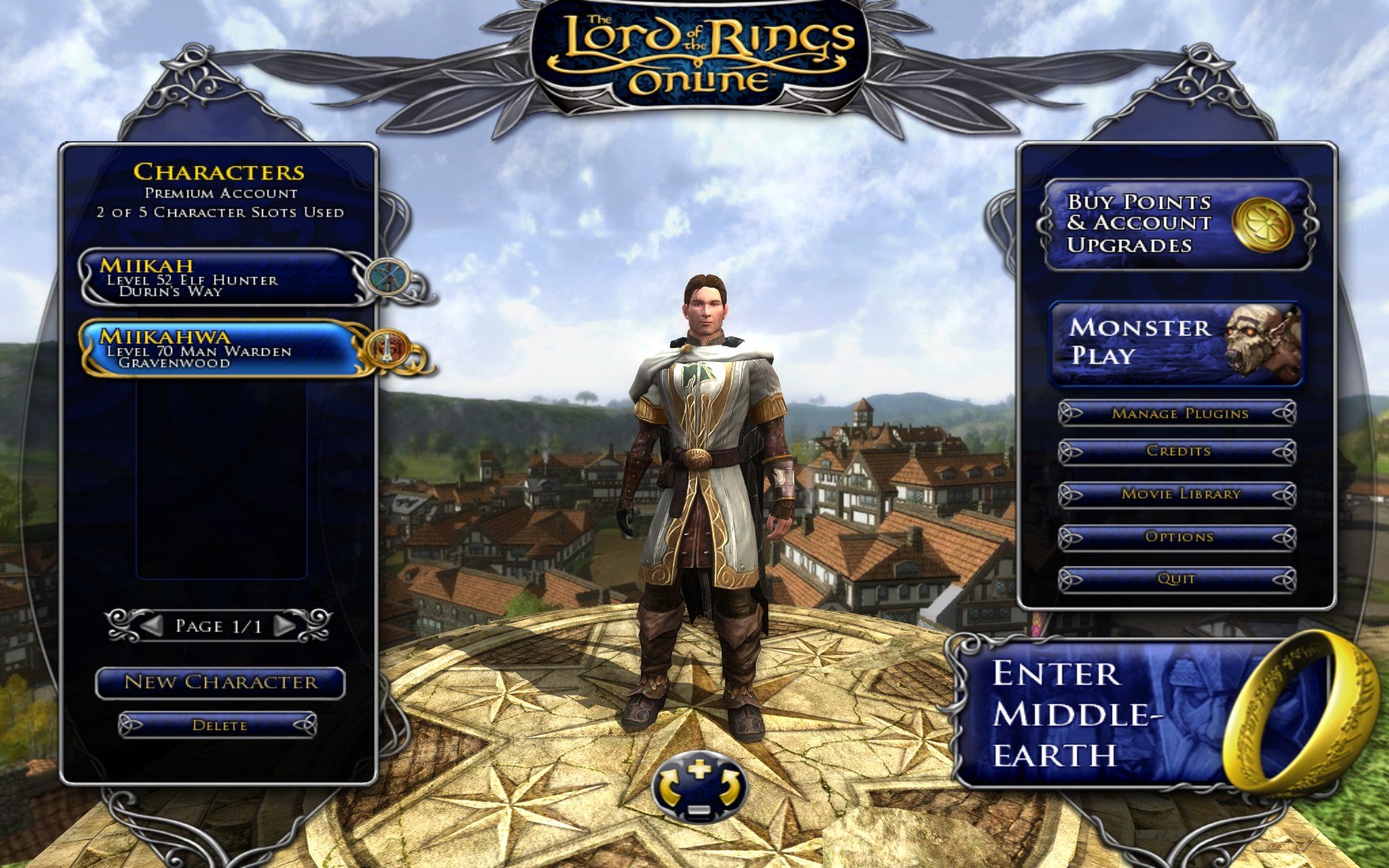The width and height of the screenshot is (1389, 868).
Task: Click the Elf Hunter class icon beside Miikah
Action: point(385,274)
